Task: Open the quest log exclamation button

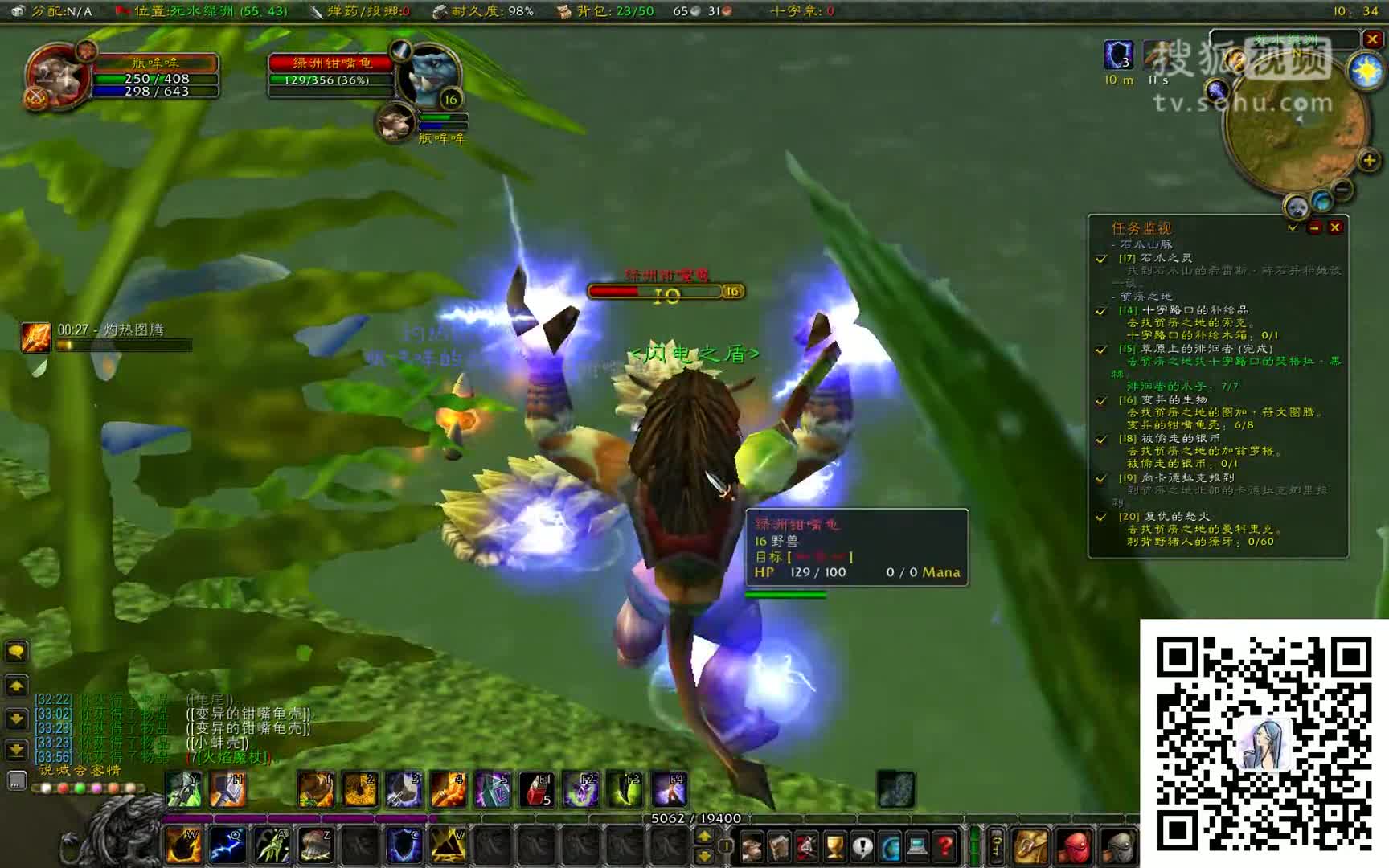Action: pyautogui.click(x=862, y=846)
